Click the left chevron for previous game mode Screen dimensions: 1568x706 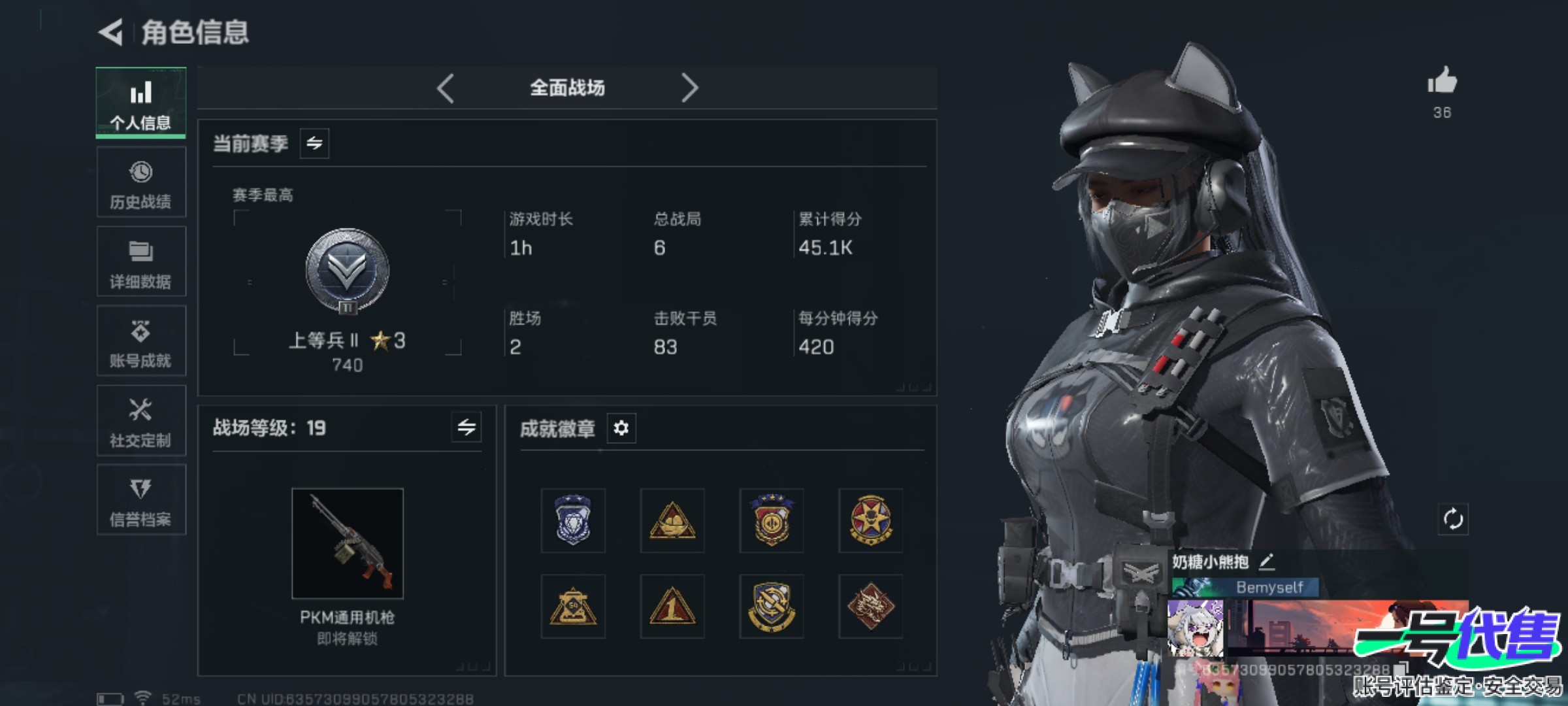[446, 87]
